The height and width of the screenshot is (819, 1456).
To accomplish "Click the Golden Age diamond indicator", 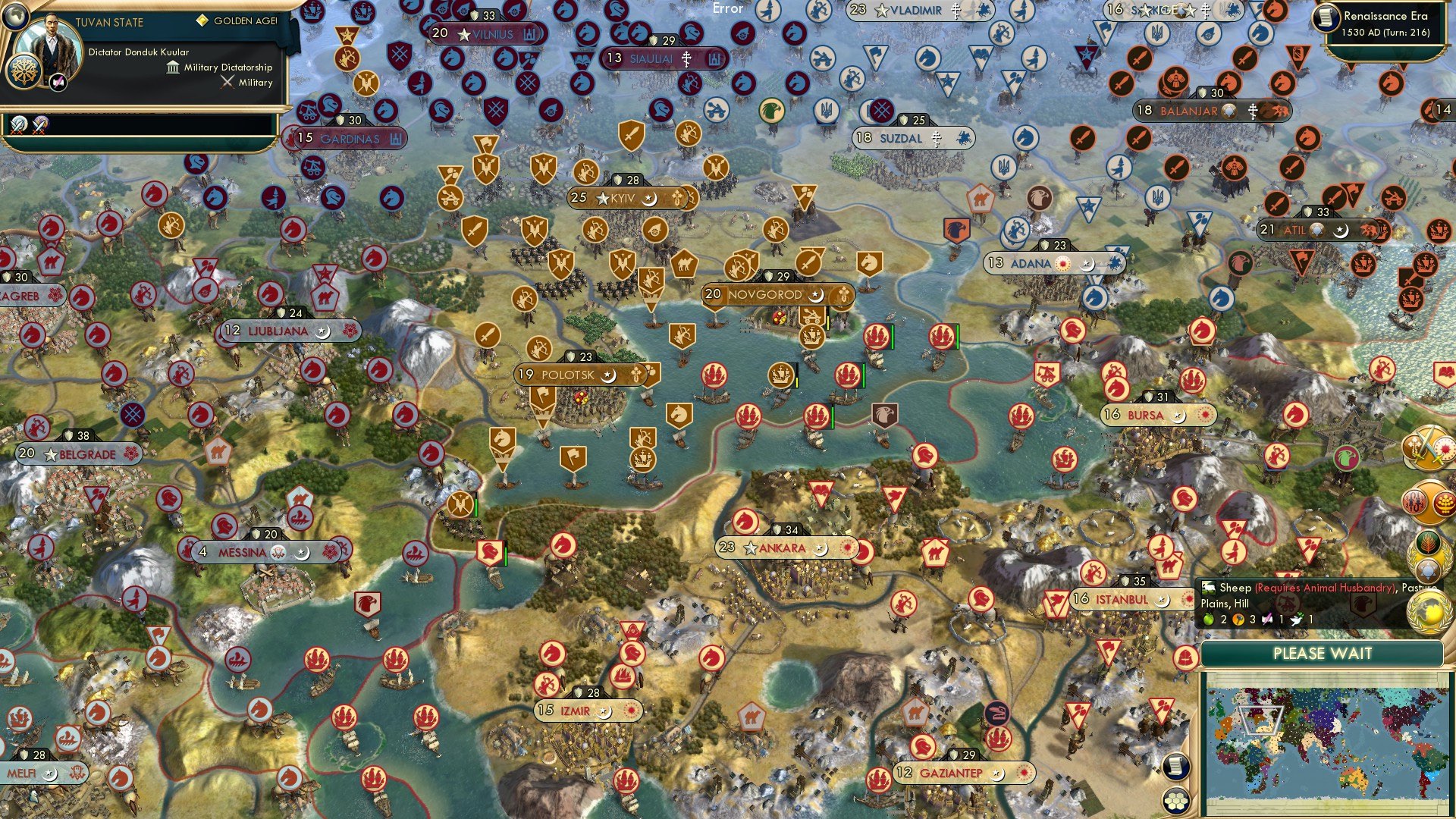I will click(201, 20).
